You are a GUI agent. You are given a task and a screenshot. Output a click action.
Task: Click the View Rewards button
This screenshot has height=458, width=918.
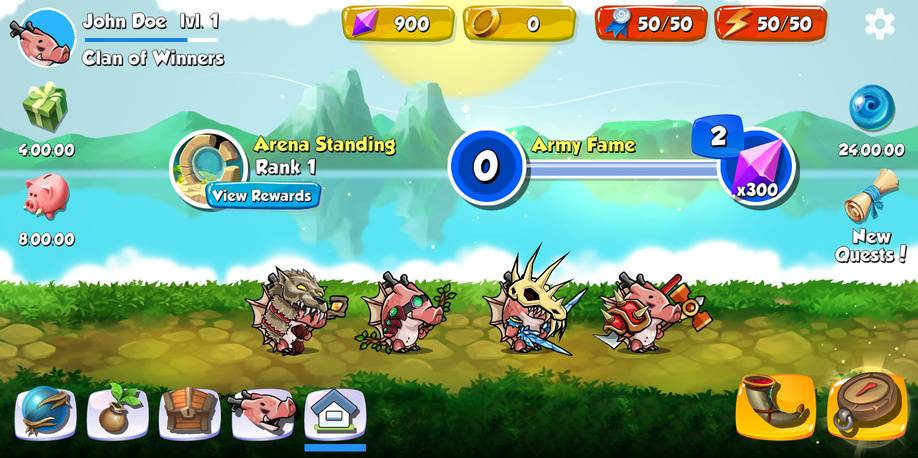click(263, 195)
